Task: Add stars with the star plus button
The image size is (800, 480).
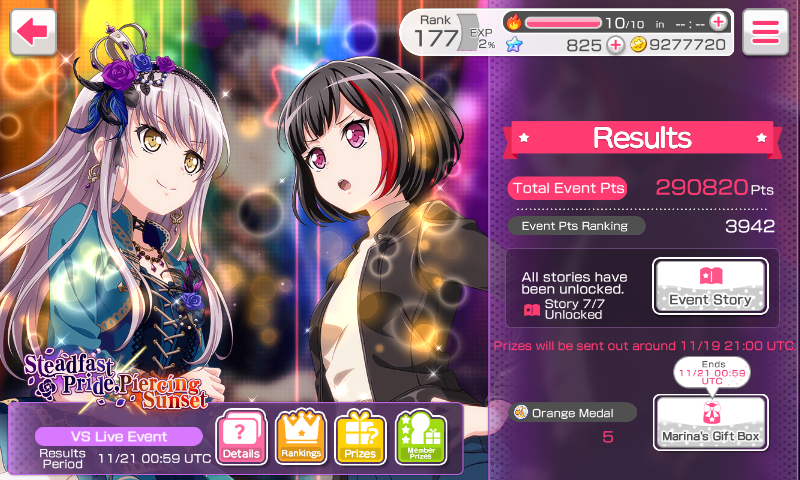Action: [615, 44]
